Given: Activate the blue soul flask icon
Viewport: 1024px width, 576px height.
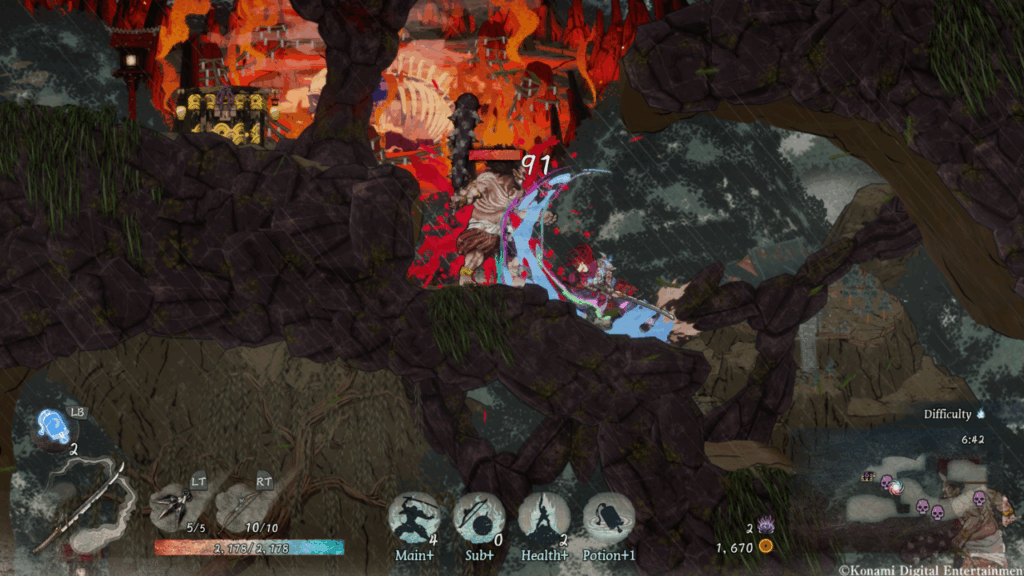Looking at the screenshot, I should click(x=52, y=426).
